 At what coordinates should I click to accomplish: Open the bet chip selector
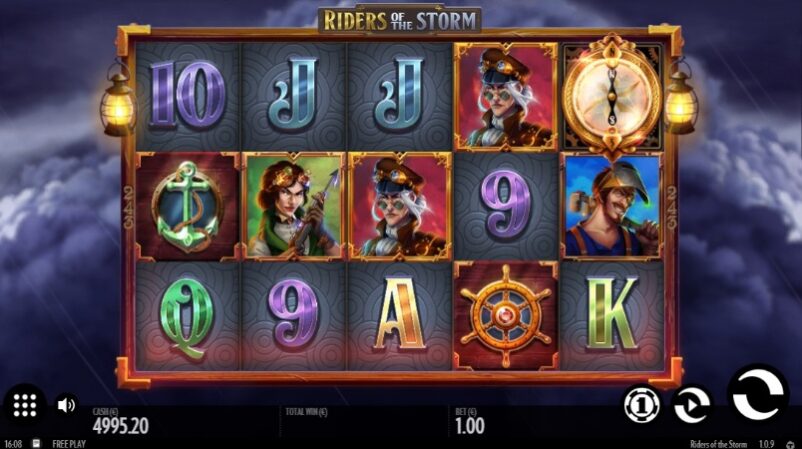(641, 404)
